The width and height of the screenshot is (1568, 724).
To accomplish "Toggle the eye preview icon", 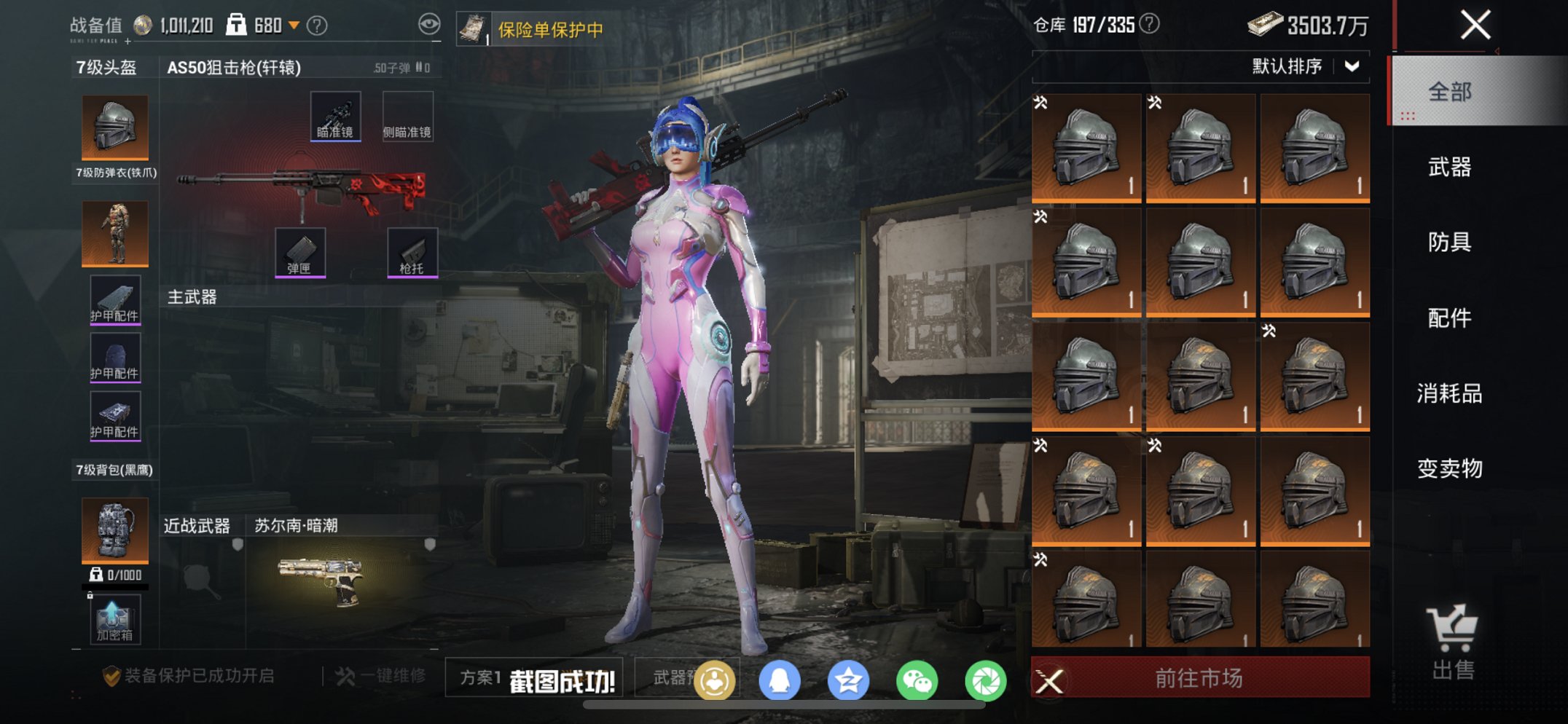I will coord(429,23).
